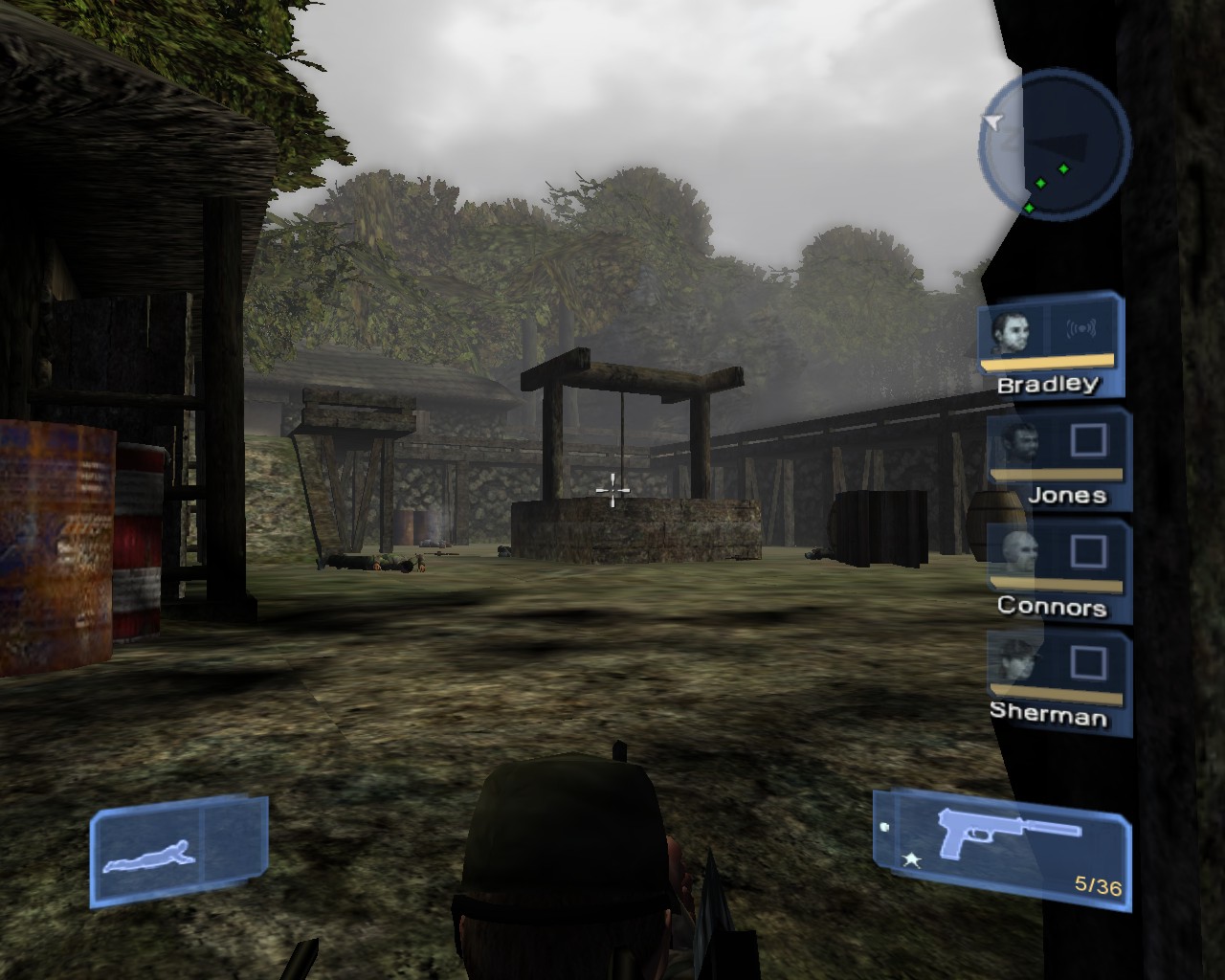Click the circular radar minimap
1225x980 pixels.
1054,145
